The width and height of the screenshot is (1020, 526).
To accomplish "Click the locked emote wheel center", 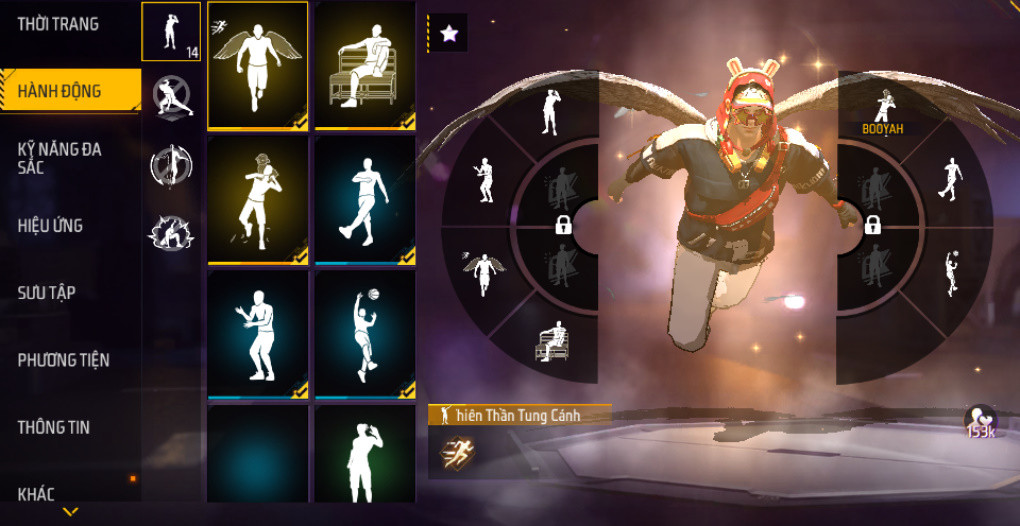I will (x=563, y=225).
